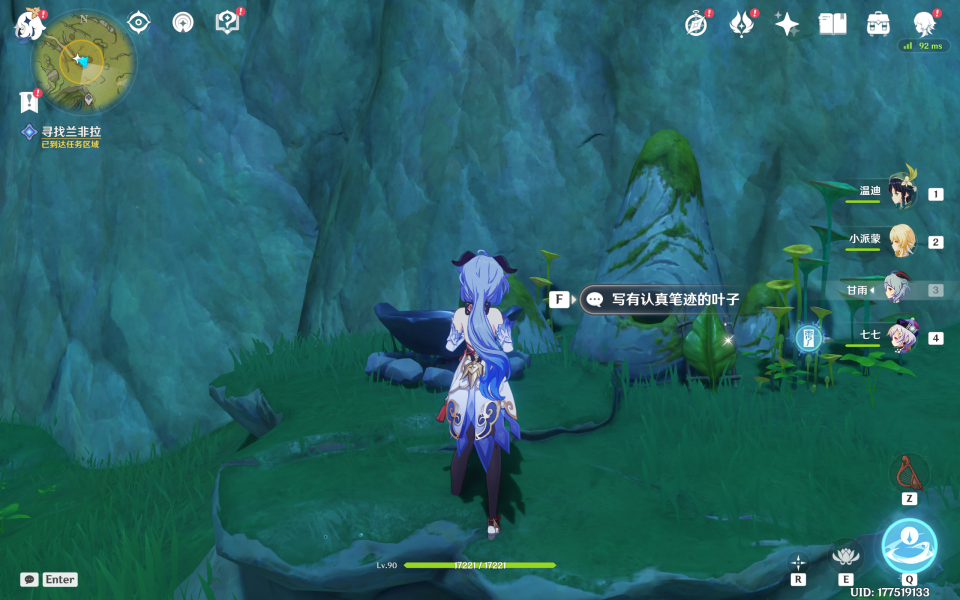Open the quest log exclamation icon
Image resolution: width=960 pixels, height=600 pixels.
[x=28, y=101]
